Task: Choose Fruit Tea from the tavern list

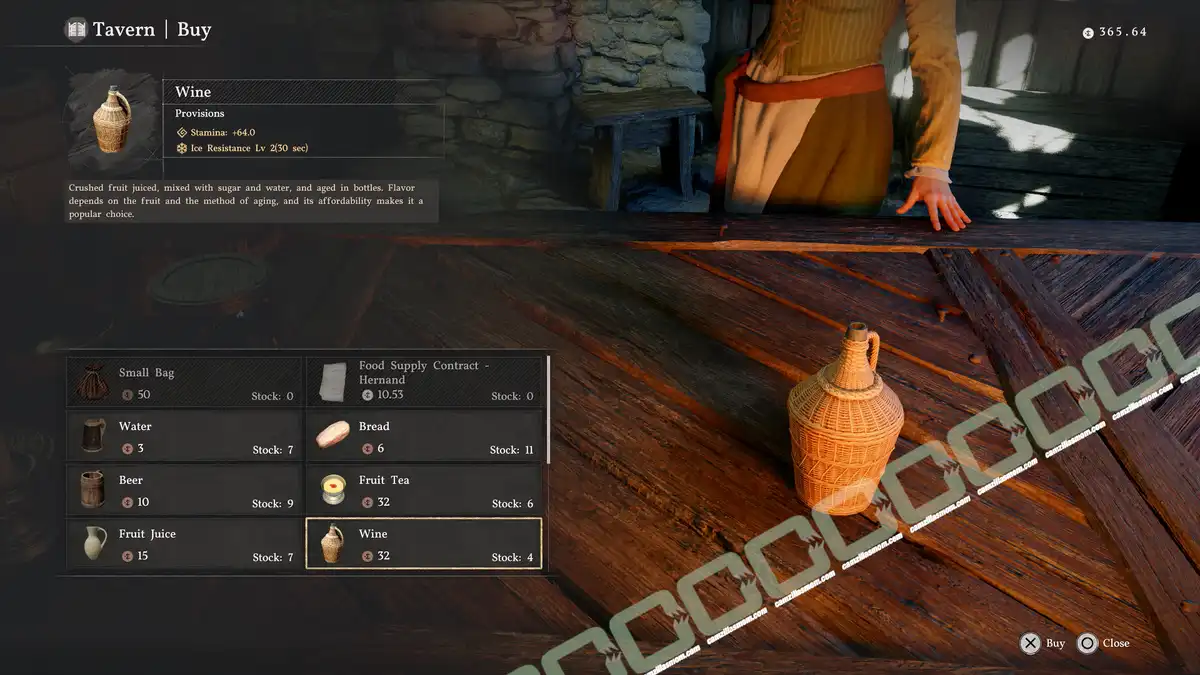Action: (x=424, y=490)
